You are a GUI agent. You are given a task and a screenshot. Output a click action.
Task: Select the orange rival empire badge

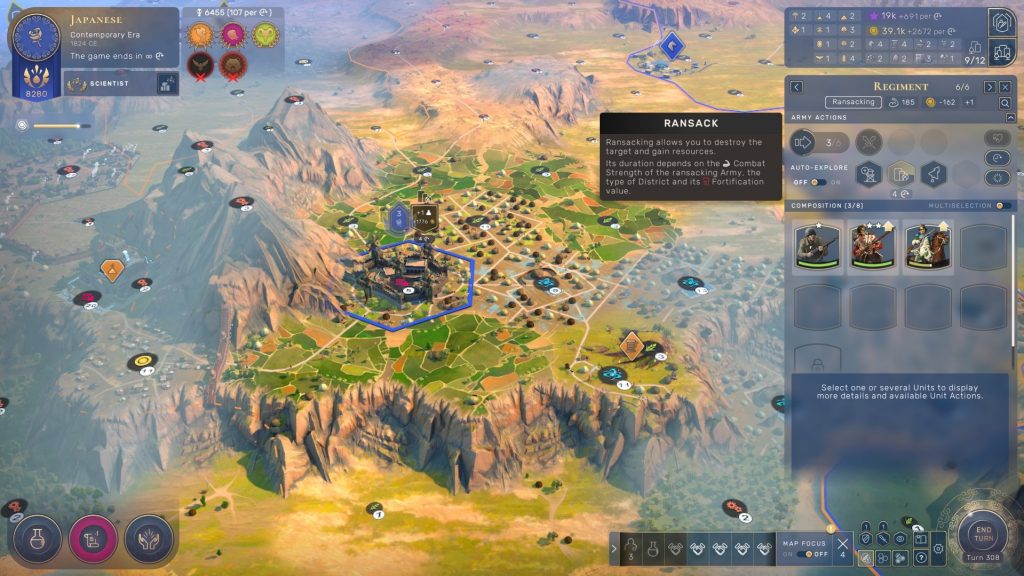[x=201, y=35]
